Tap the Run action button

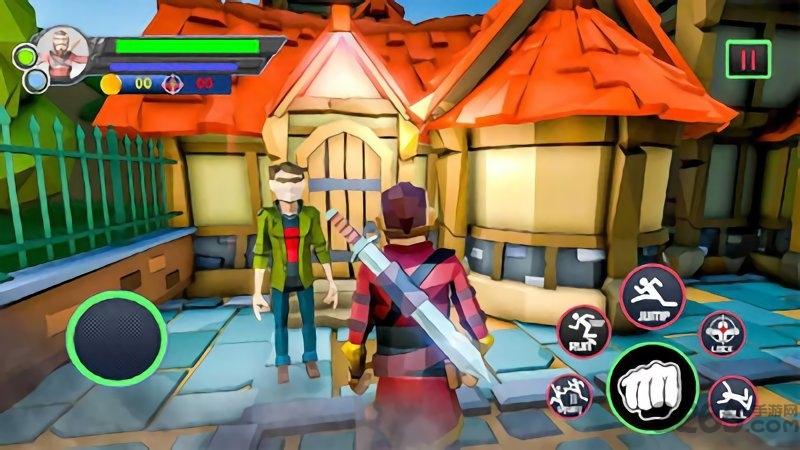(x=582, y=331)
